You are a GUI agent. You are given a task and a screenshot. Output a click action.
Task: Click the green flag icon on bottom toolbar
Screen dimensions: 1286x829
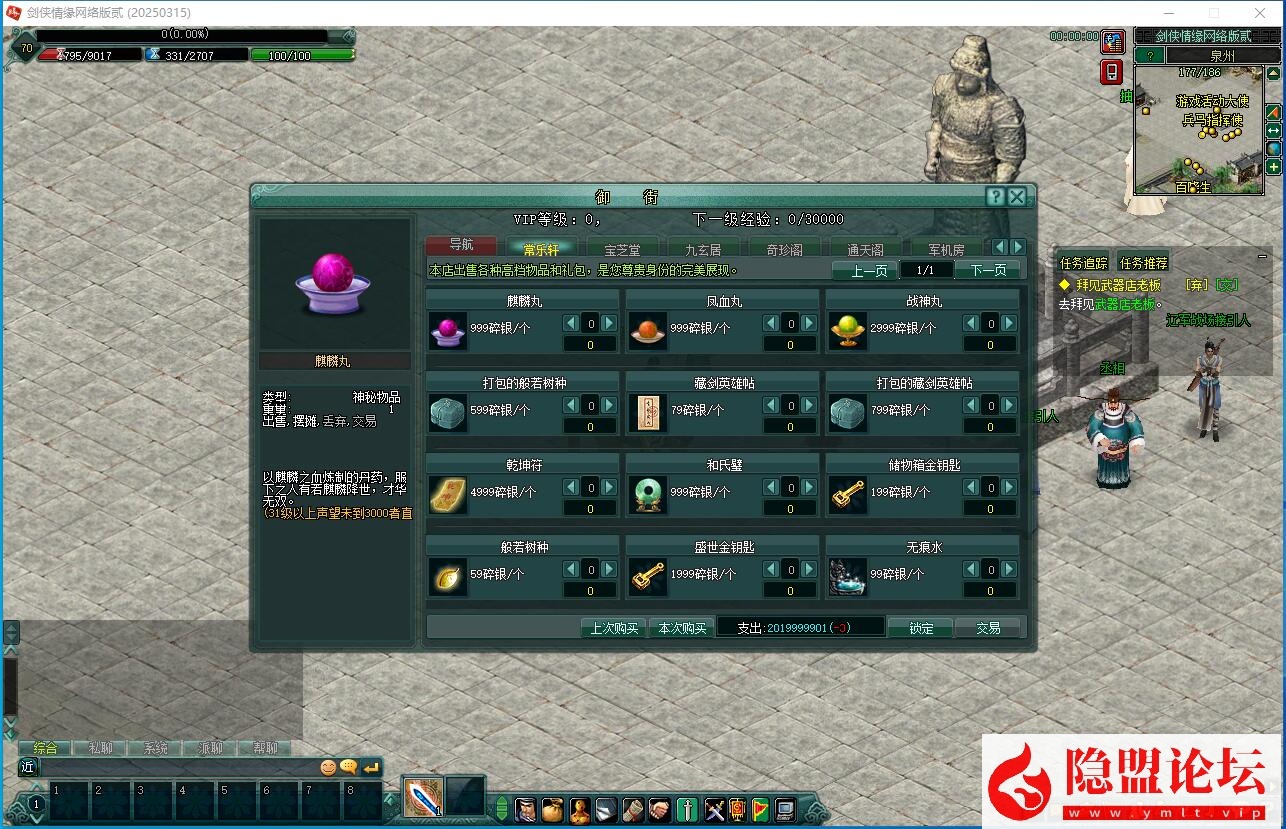tap(759, 811)
